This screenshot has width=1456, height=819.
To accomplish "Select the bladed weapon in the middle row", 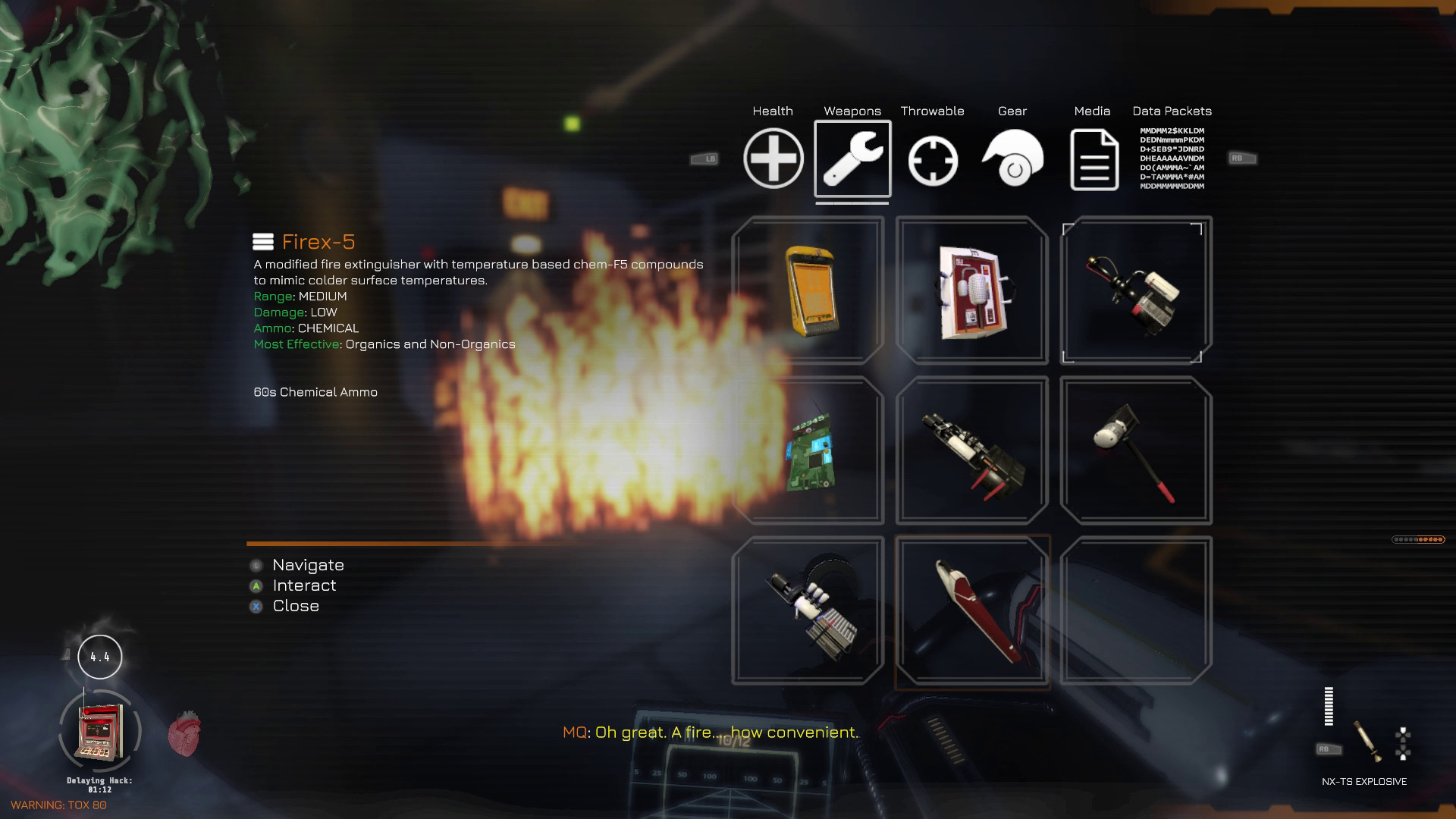I will (x=972, y=451).
